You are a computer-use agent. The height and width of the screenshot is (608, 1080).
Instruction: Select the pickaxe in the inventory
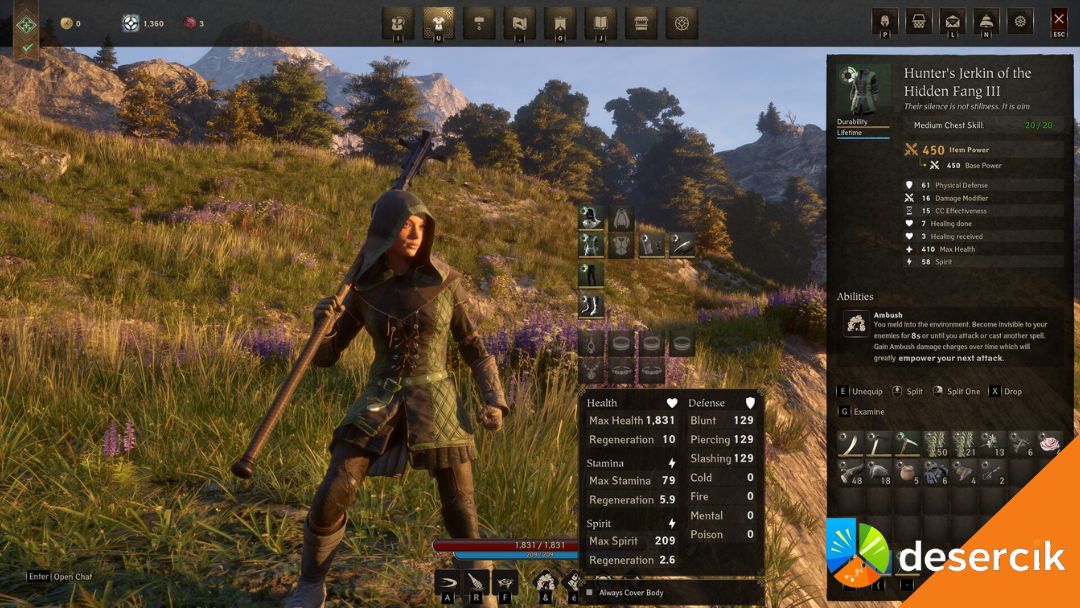(x=907, y=444)
